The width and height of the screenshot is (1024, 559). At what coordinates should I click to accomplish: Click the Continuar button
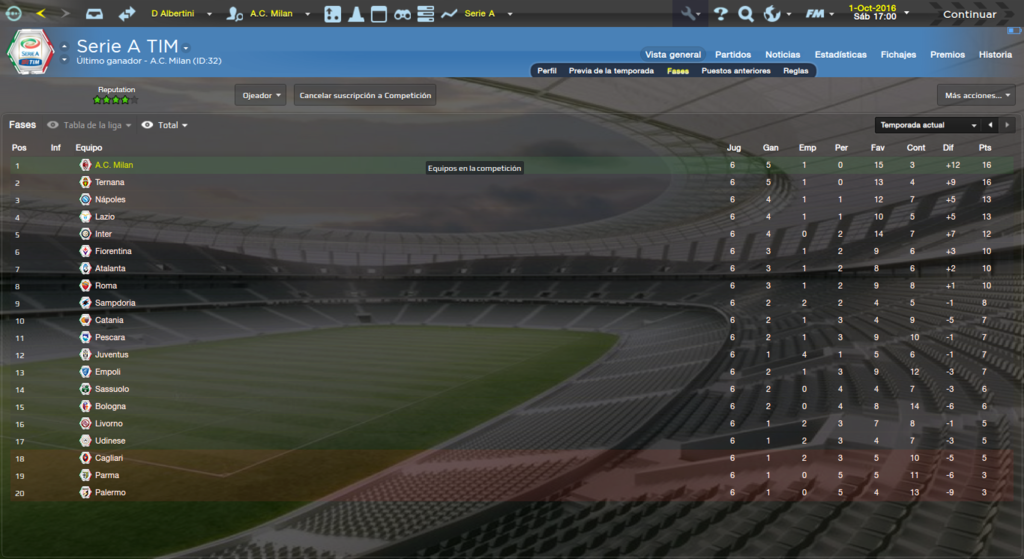click(969, 14)
